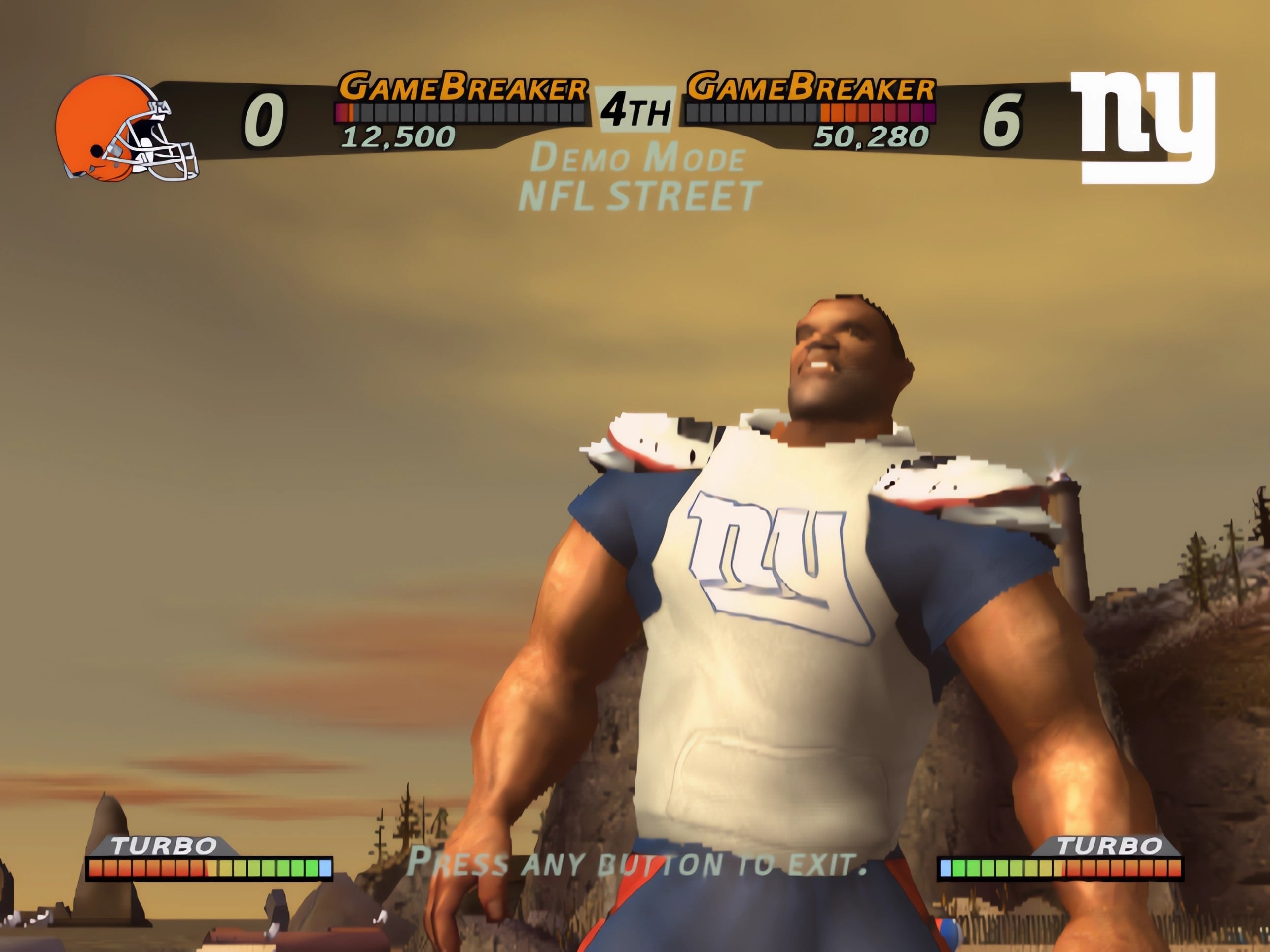This screenshot has height=952, width=1270.
Task: Click the Cleveland Browns helmet logo
Action: pyautogui.click(x=125, y=129)
